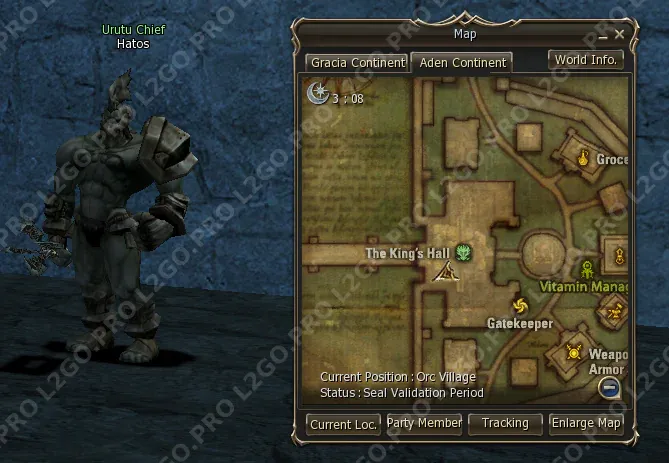
Task: Click the Gatekeeper swirl marker
Action: (x=519, y=305)
